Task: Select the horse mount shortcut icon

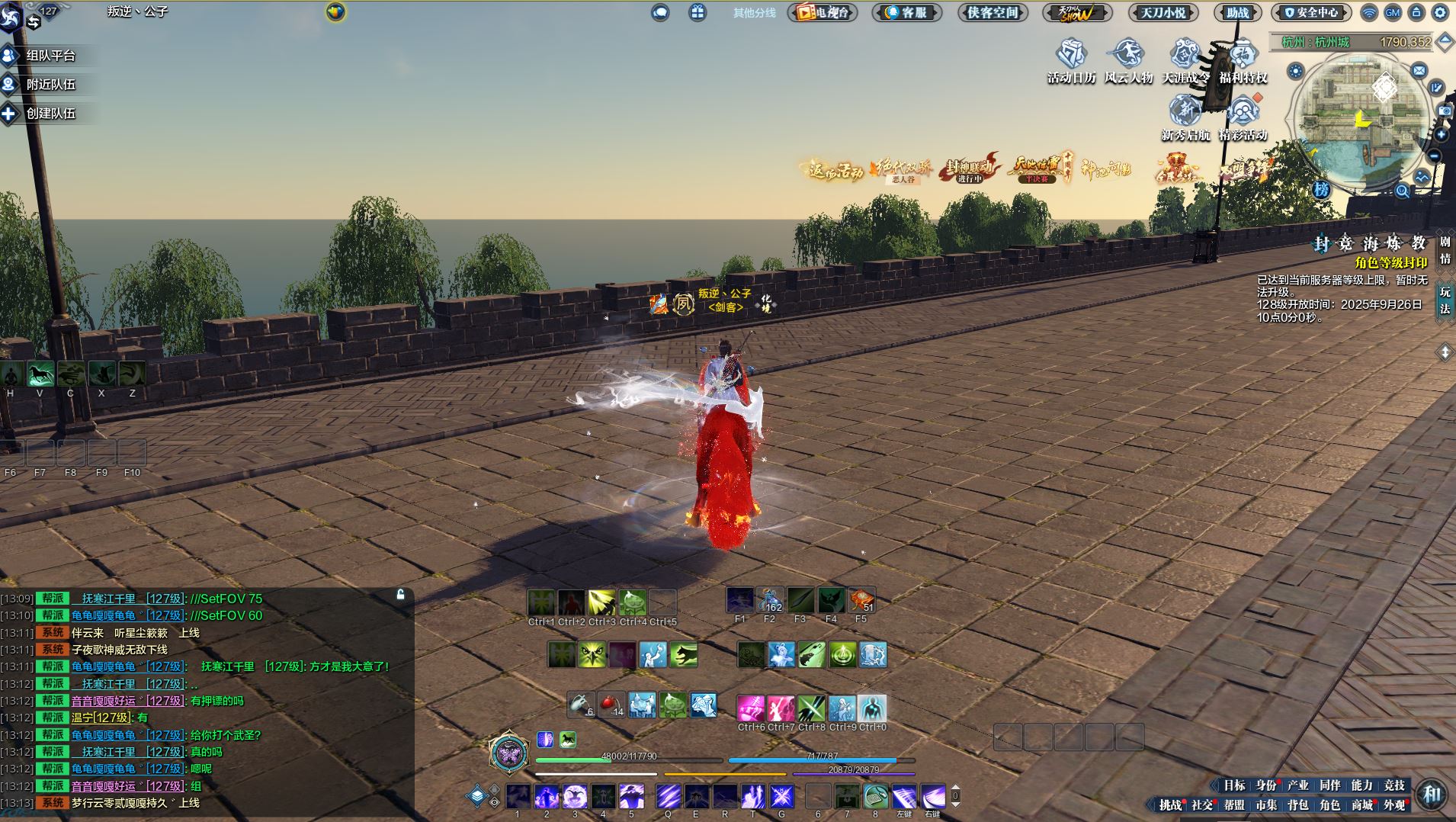Action: click(x=40, y=374)
